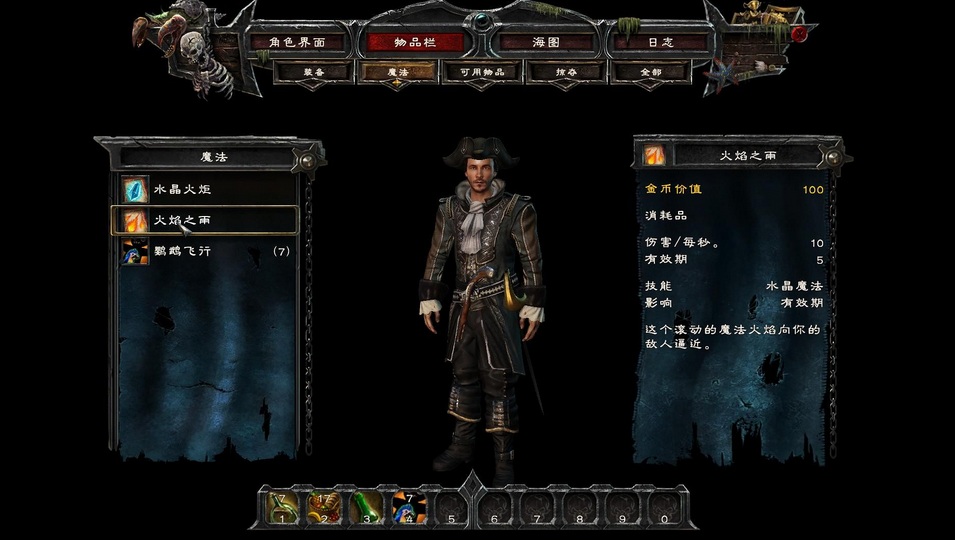Open the 掠夺 plunder category
Viewport: 955px width, 540px height.
(566, 72)
